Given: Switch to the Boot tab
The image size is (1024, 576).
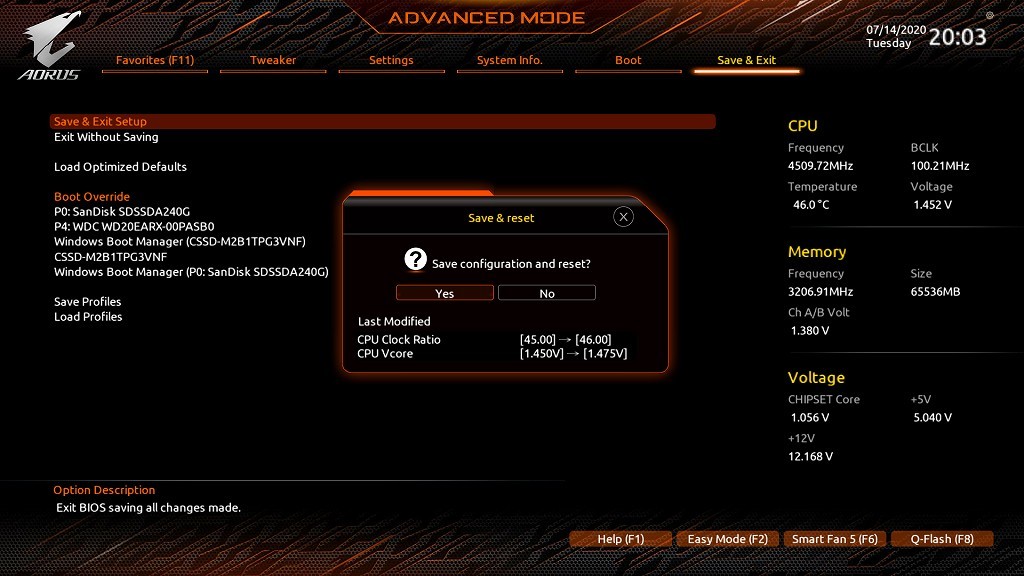Looking at the screenshot, I should coord(628,60).
